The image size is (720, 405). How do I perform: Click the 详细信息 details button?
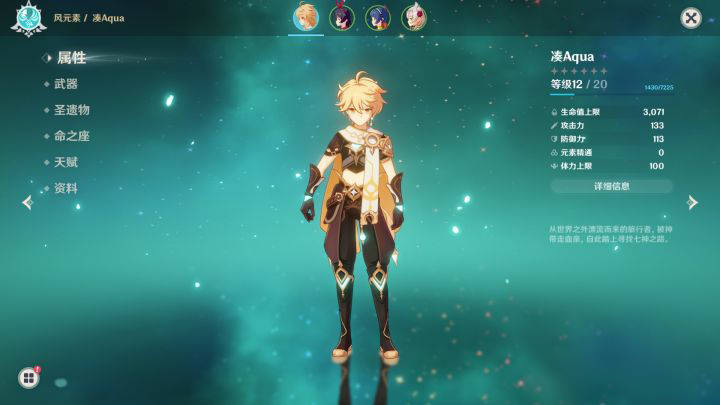click(x=611, y=186)
